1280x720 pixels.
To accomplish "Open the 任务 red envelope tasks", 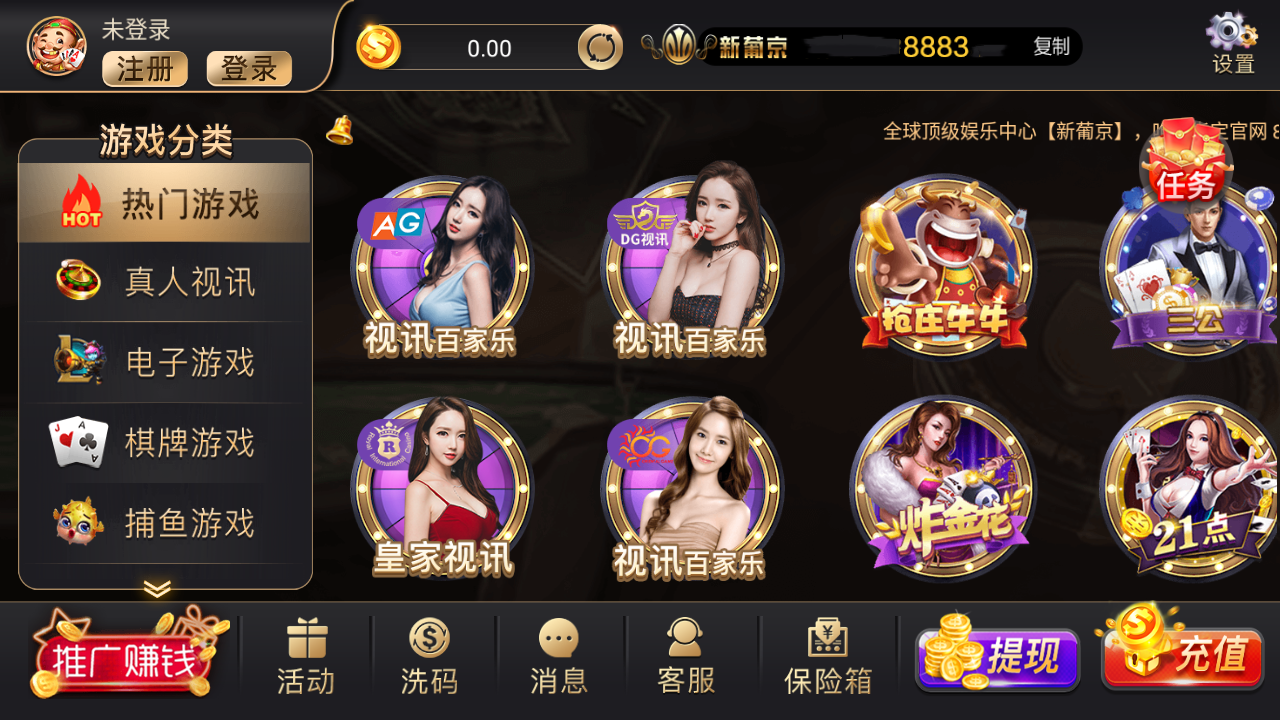I will pos(1186,165).
